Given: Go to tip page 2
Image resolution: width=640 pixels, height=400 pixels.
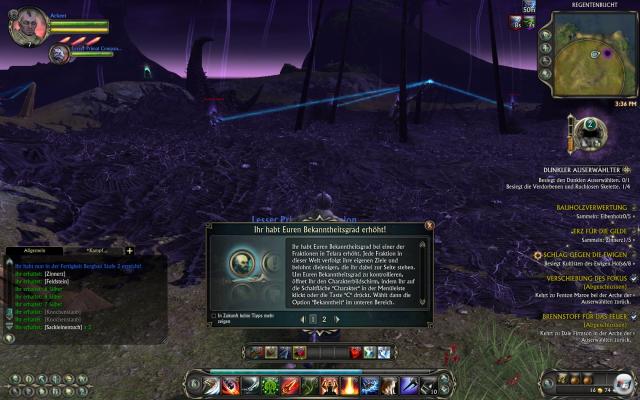Looking at the screenshot, I should (x=324, y=318).
